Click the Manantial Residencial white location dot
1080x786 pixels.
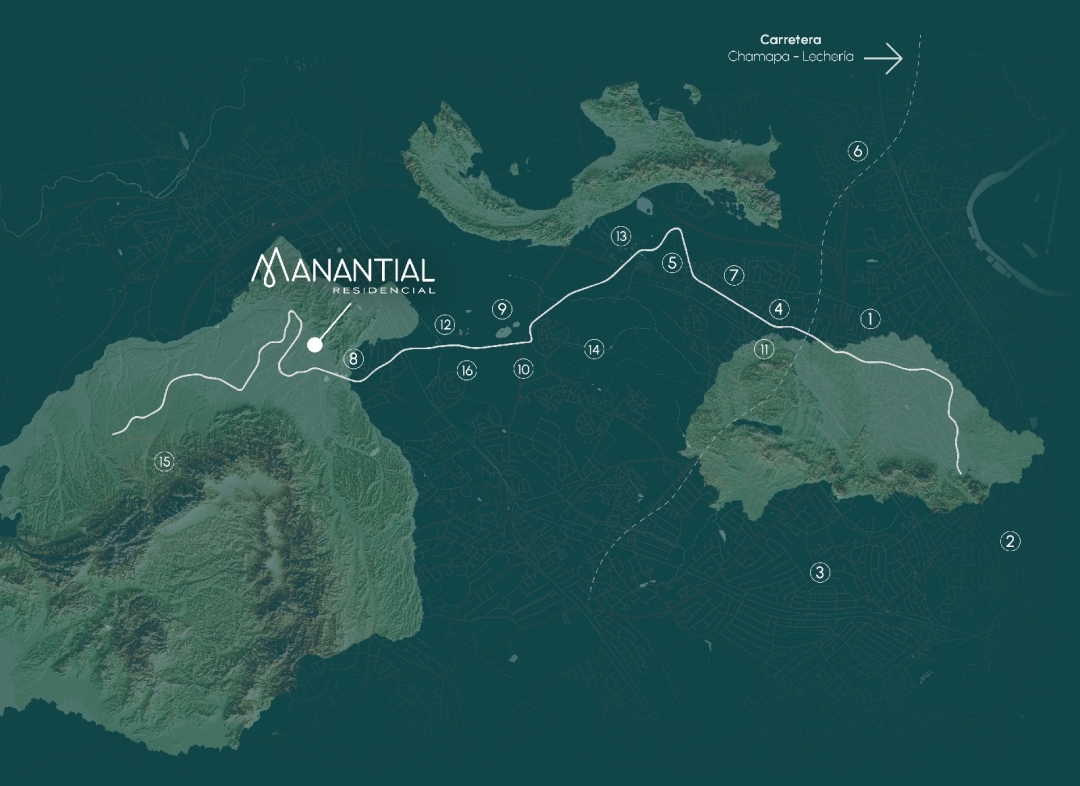(315, 345)
